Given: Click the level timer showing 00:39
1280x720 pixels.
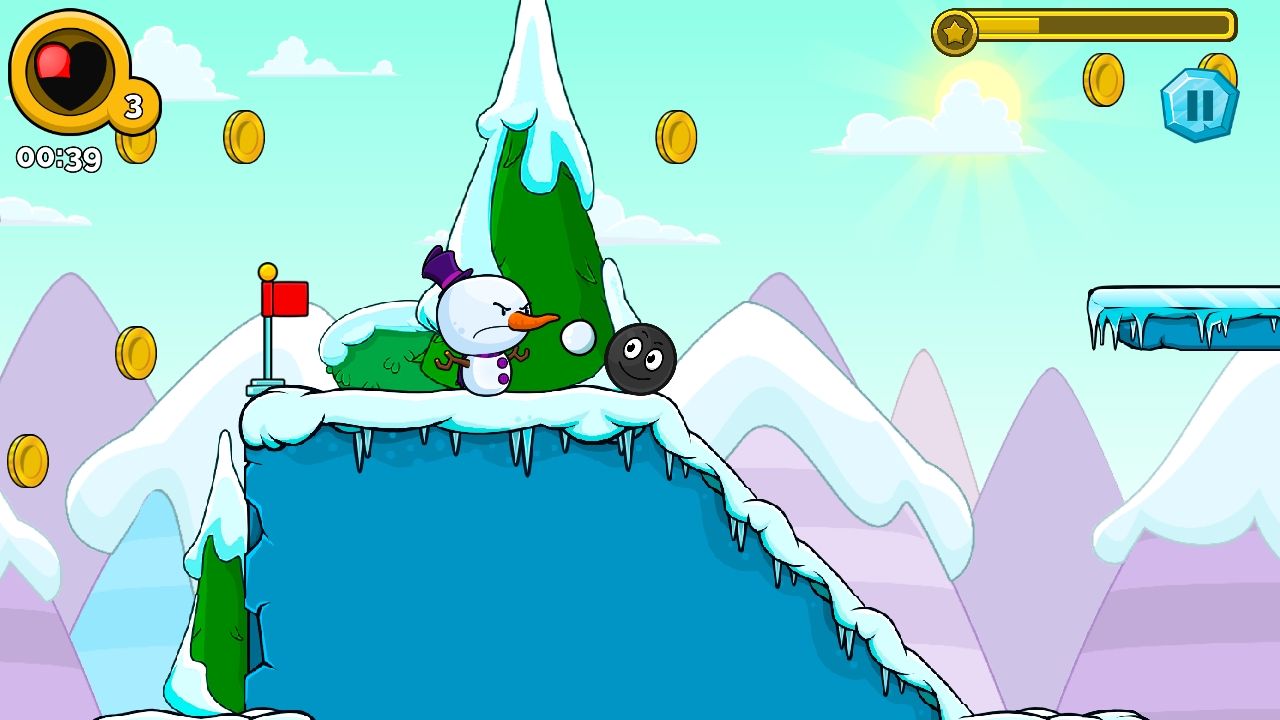Looking at the screenshot, I should (x=58, y=156).
